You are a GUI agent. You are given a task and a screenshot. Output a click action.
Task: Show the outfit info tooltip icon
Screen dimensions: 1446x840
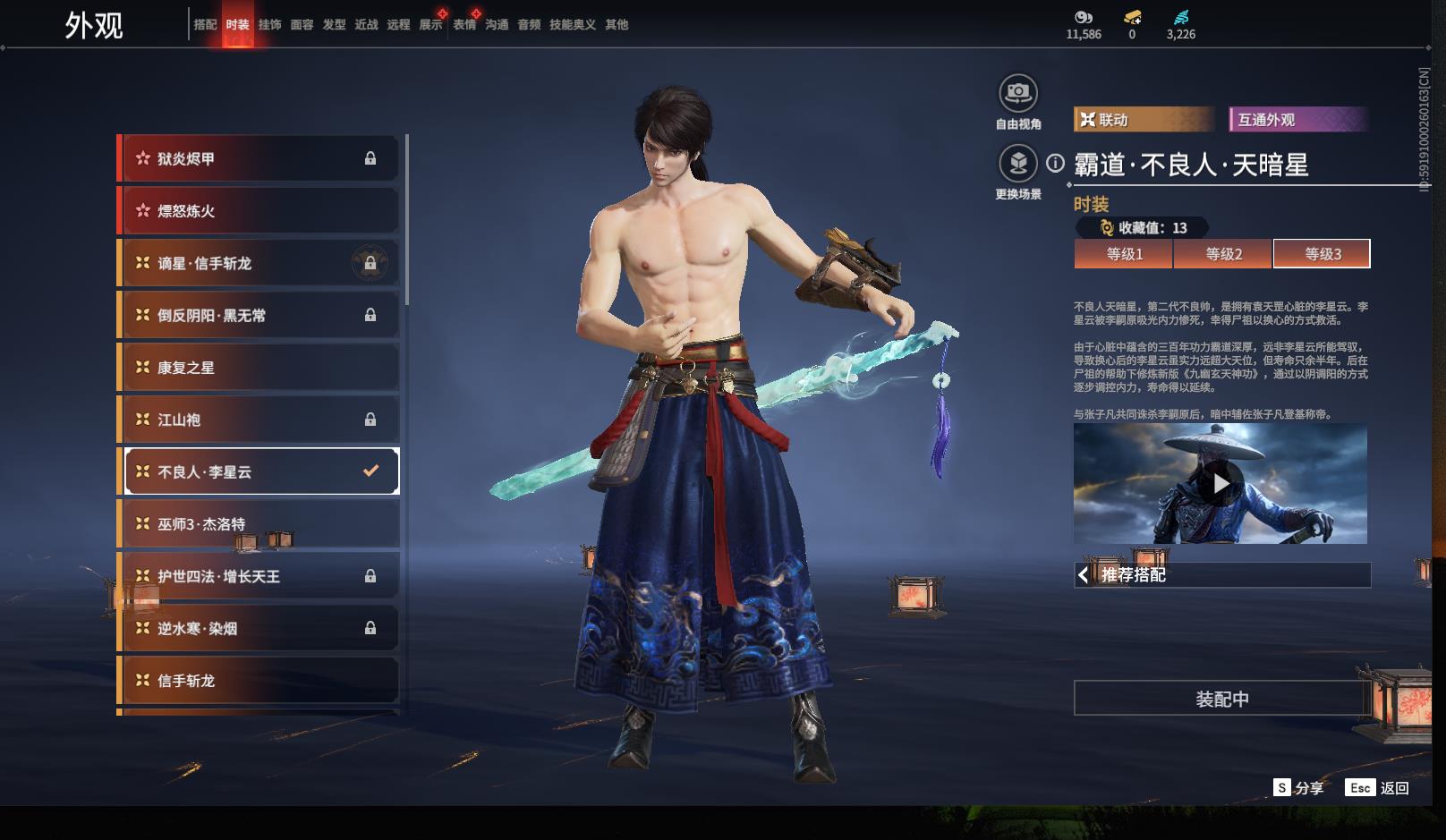pyautogui.click(x=1056, y=164)
